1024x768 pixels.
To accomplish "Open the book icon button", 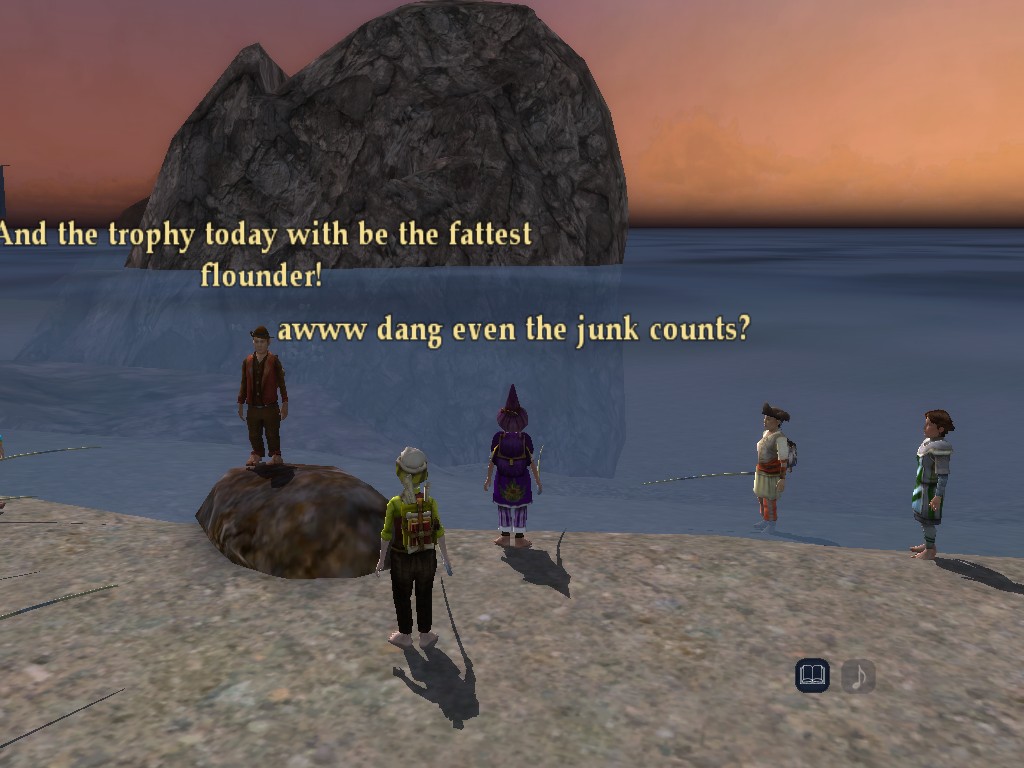I will 812,677.
